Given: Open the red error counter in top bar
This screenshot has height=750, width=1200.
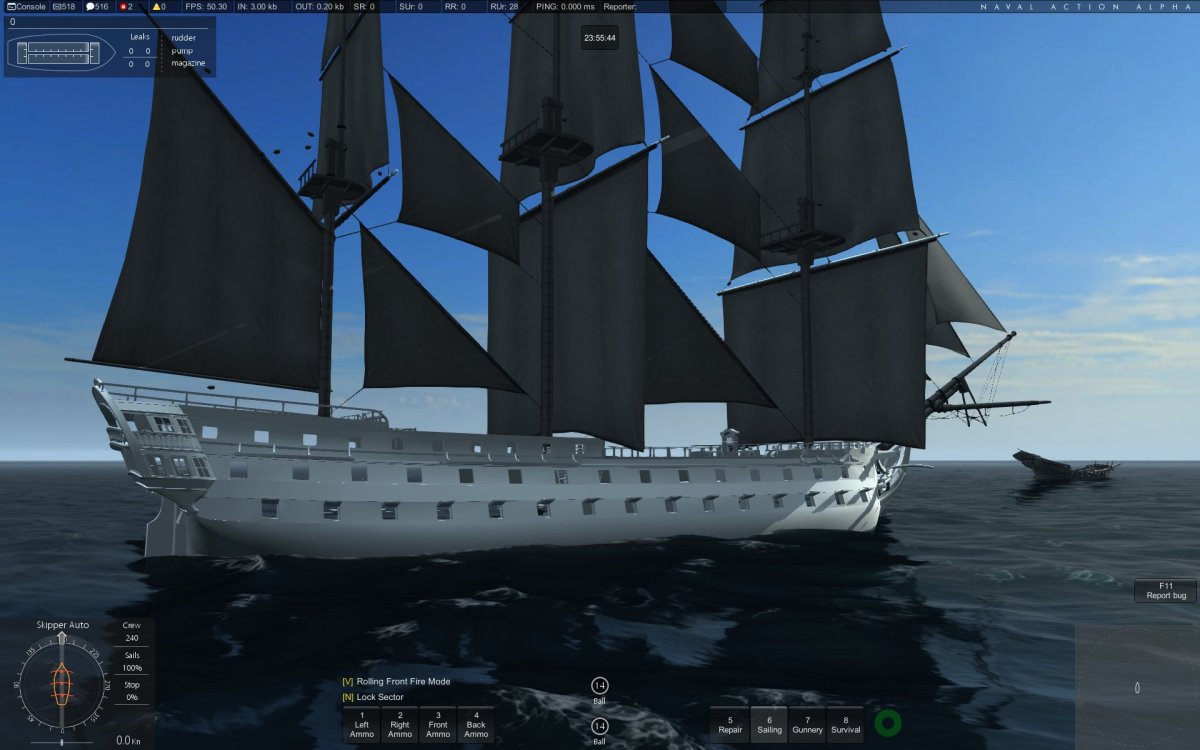Looking at the screenshot, I should coord(125,6).
